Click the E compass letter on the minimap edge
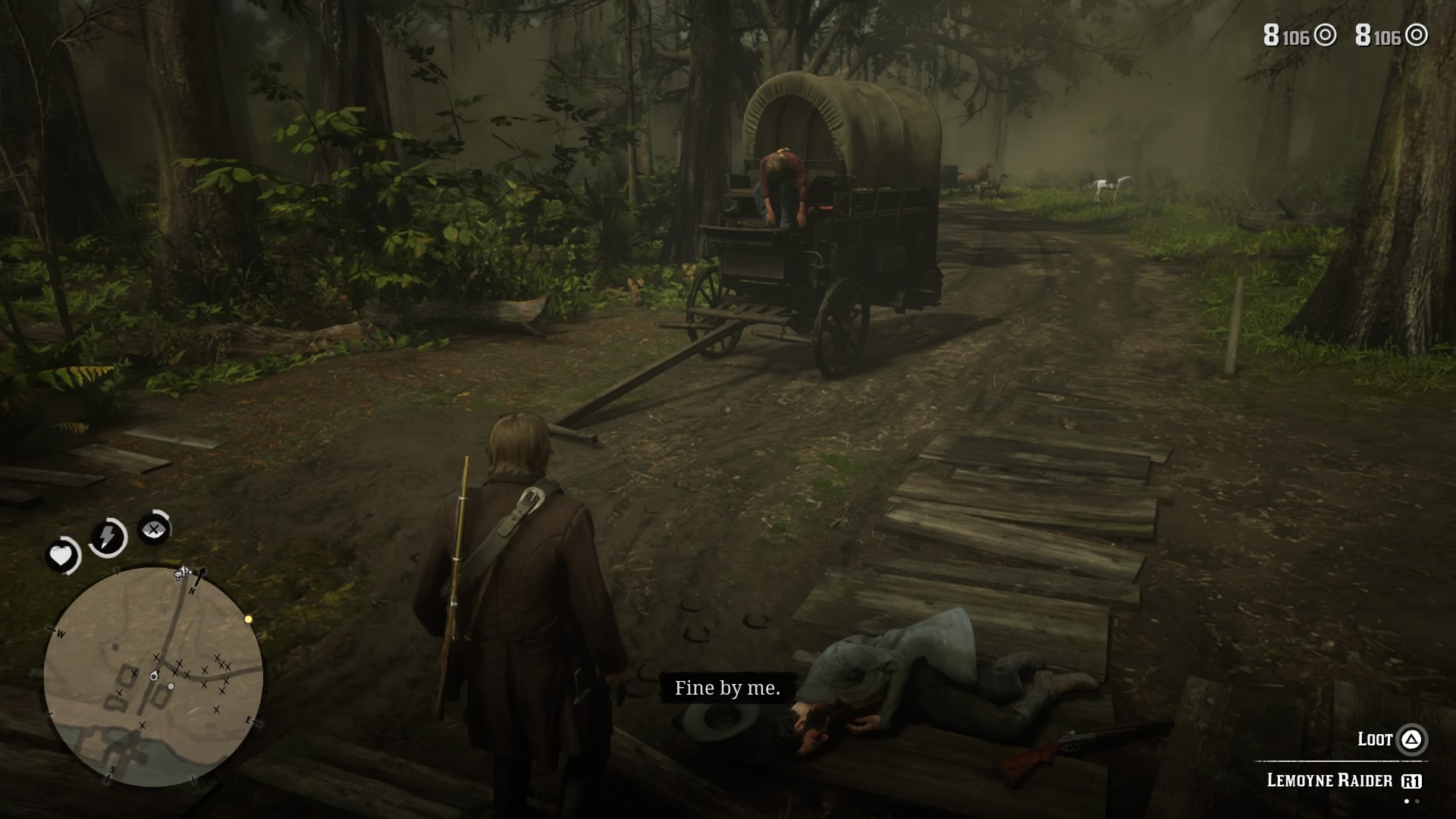The height and width of the screenshot is (819, 1456). click(249, 719)
